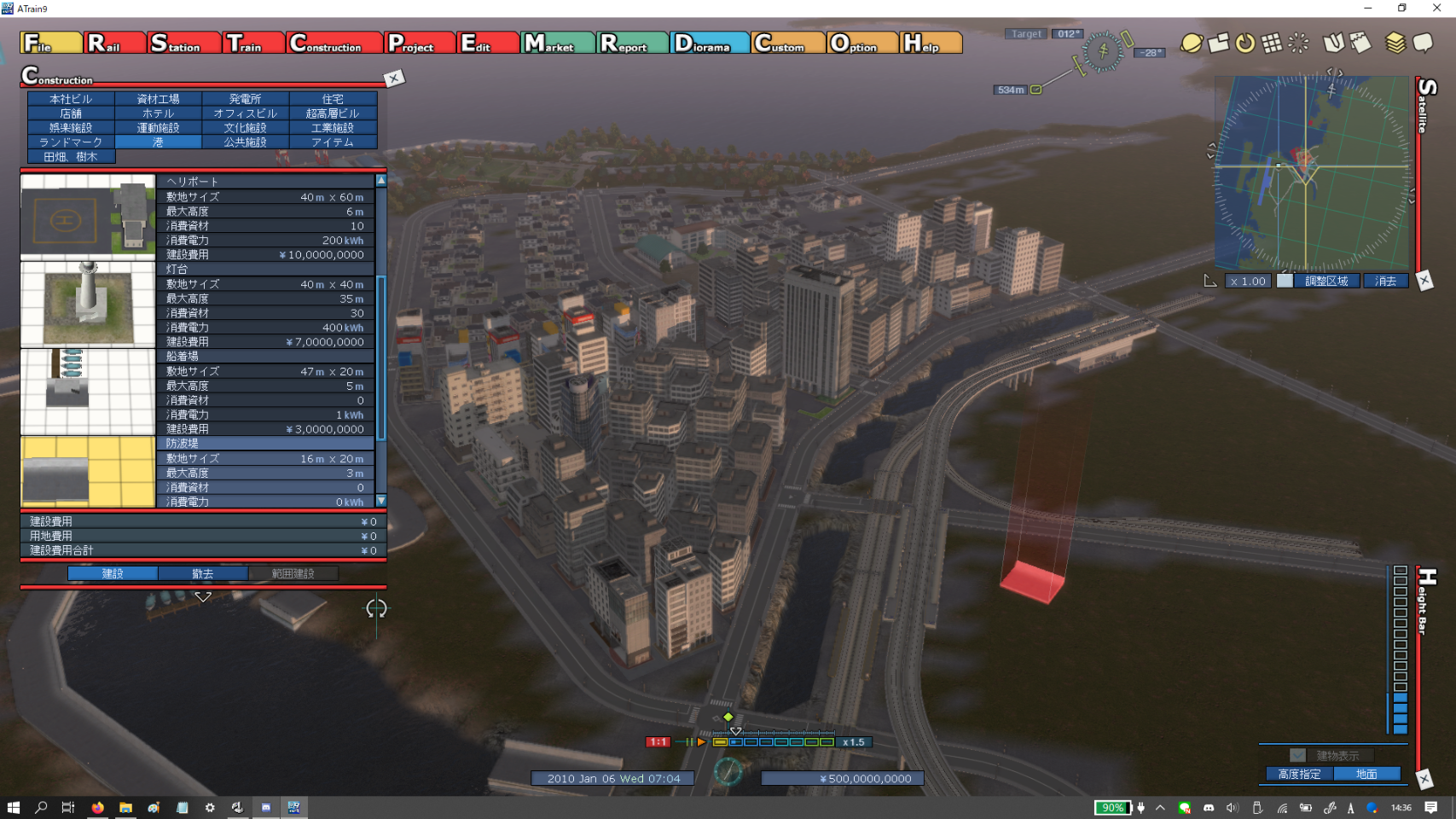Open the Rail menu
Image resolution: width=1456 pixels, height=819 pixels.
[114, 43]
